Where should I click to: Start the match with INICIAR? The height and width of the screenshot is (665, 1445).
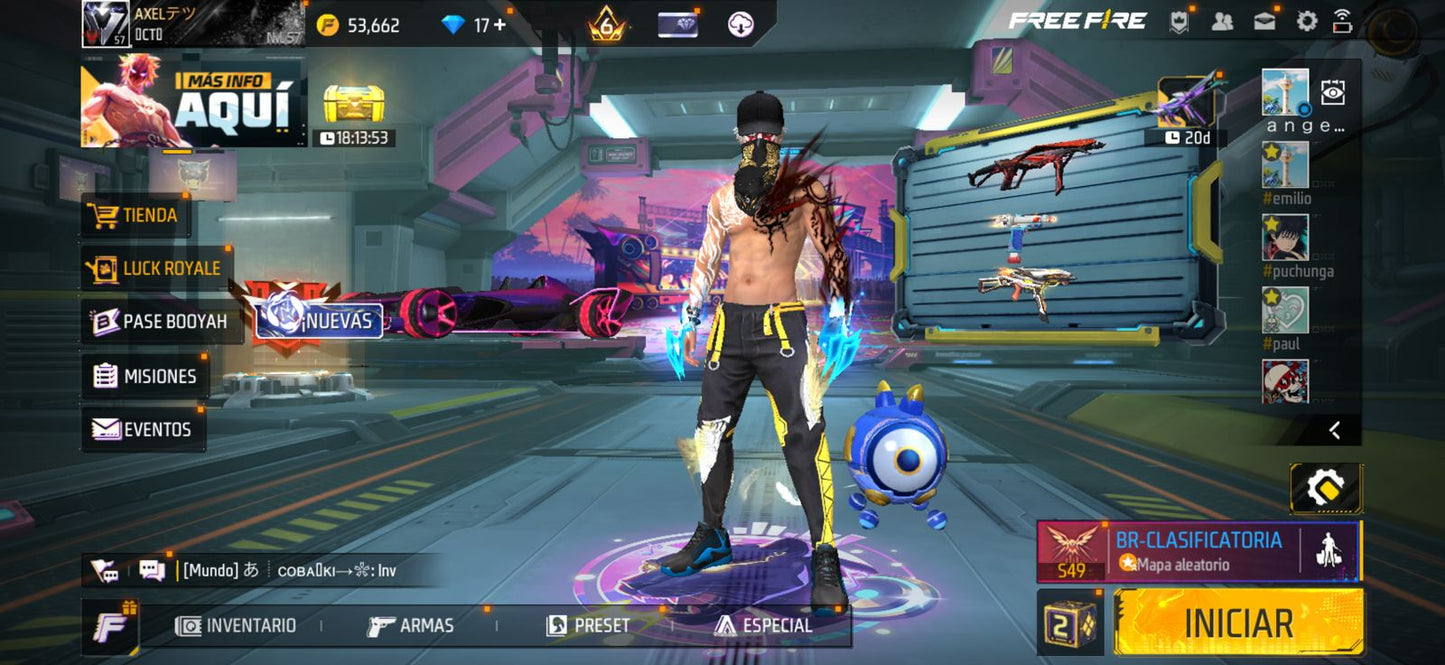coord(1238,622)
